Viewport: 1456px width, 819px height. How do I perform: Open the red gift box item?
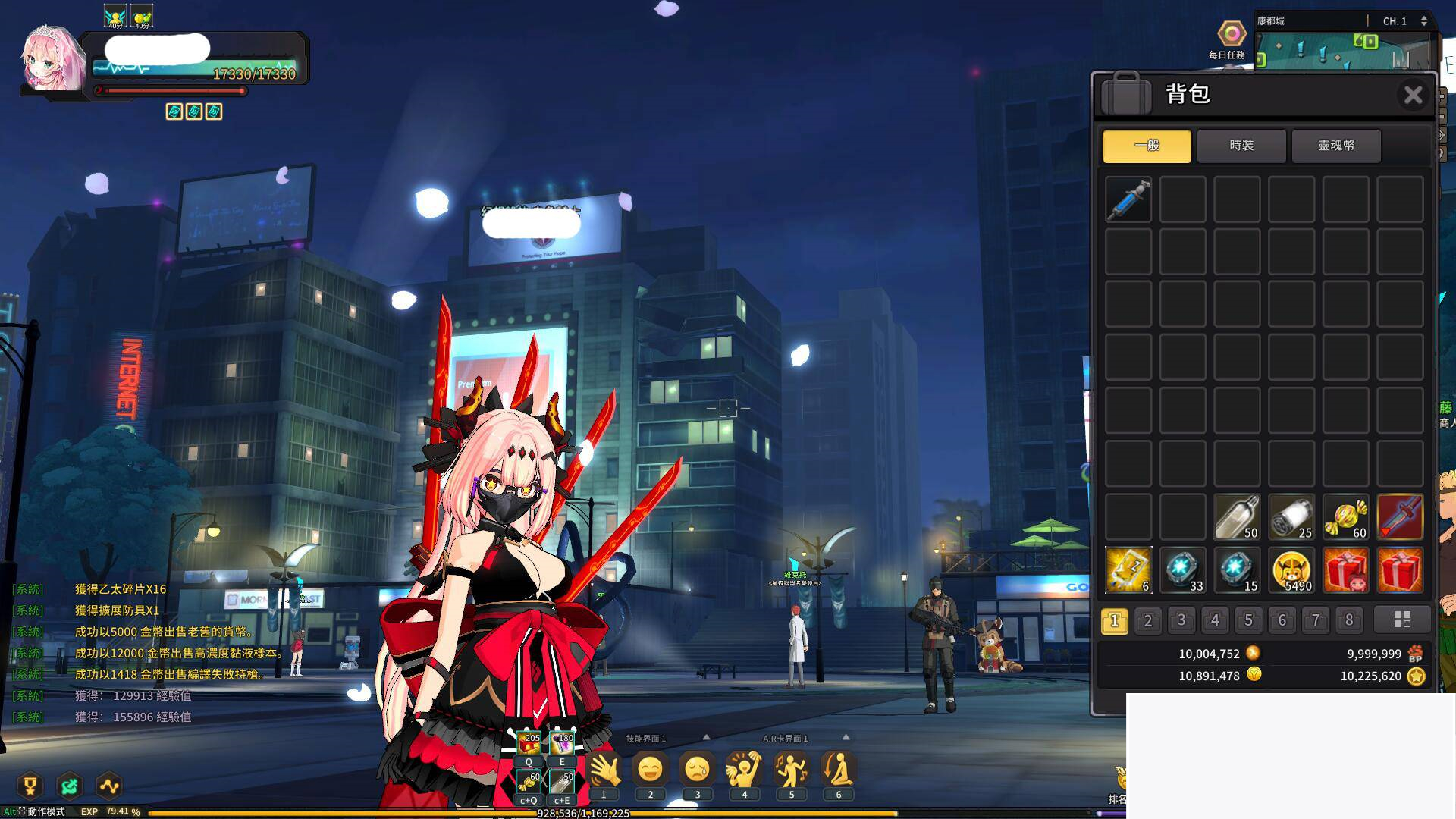(1345, 570)
